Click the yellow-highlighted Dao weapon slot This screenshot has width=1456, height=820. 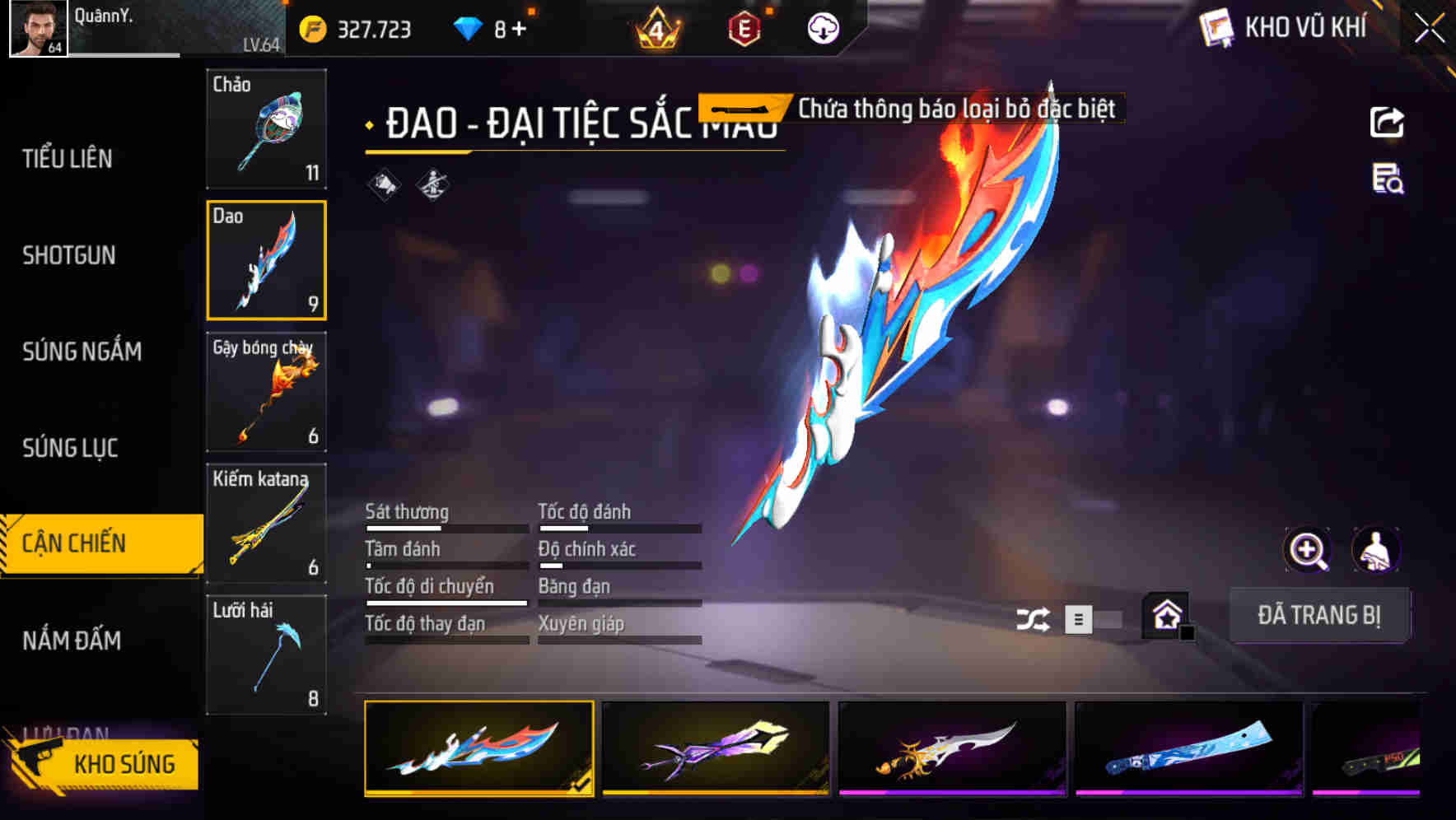click(x=267, y=259)
